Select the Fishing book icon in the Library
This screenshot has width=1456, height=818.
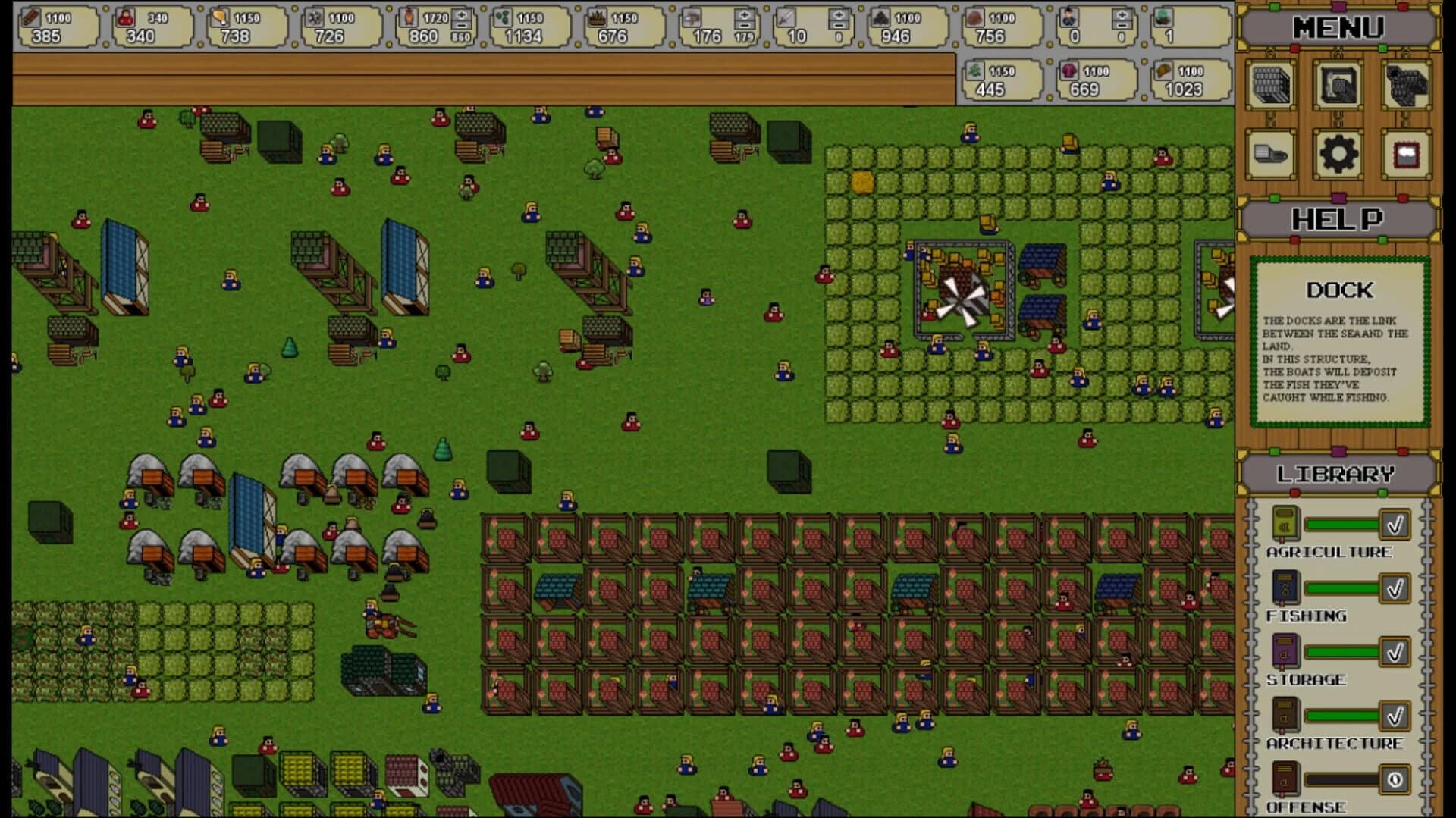(1286, 588)
